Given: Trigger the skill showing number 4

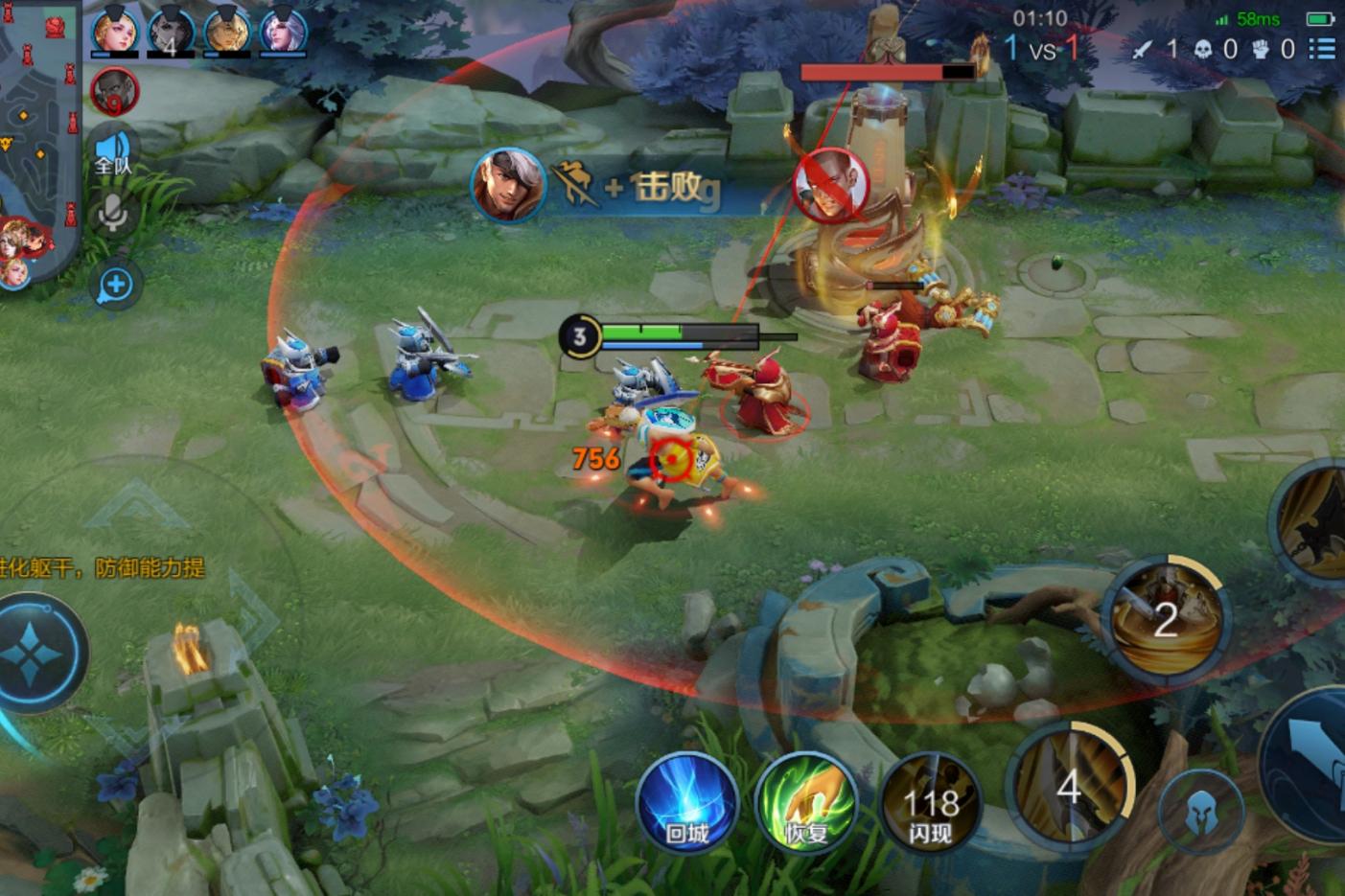Looking at the screenshot, I should [1072, 784].
